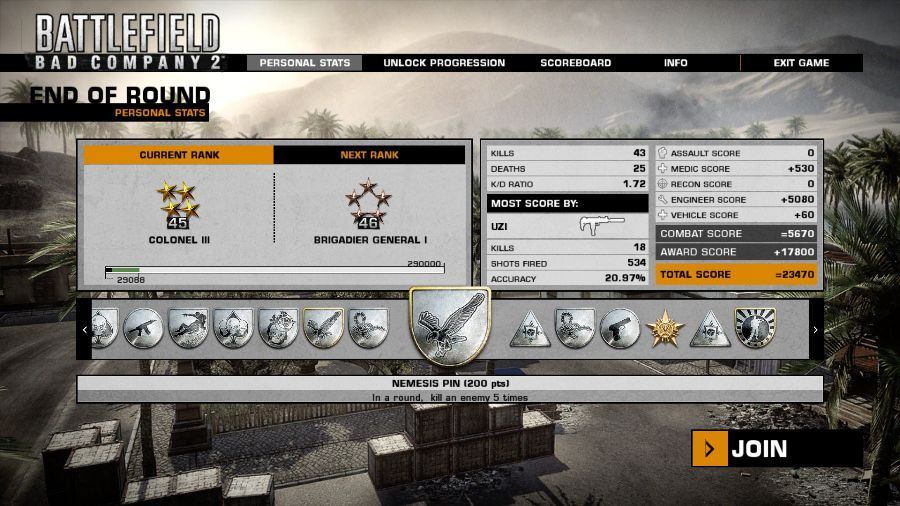This screenshot has width=900, height=506.
Task: Exit the game from top menu
Action: (x=801, y=63)
